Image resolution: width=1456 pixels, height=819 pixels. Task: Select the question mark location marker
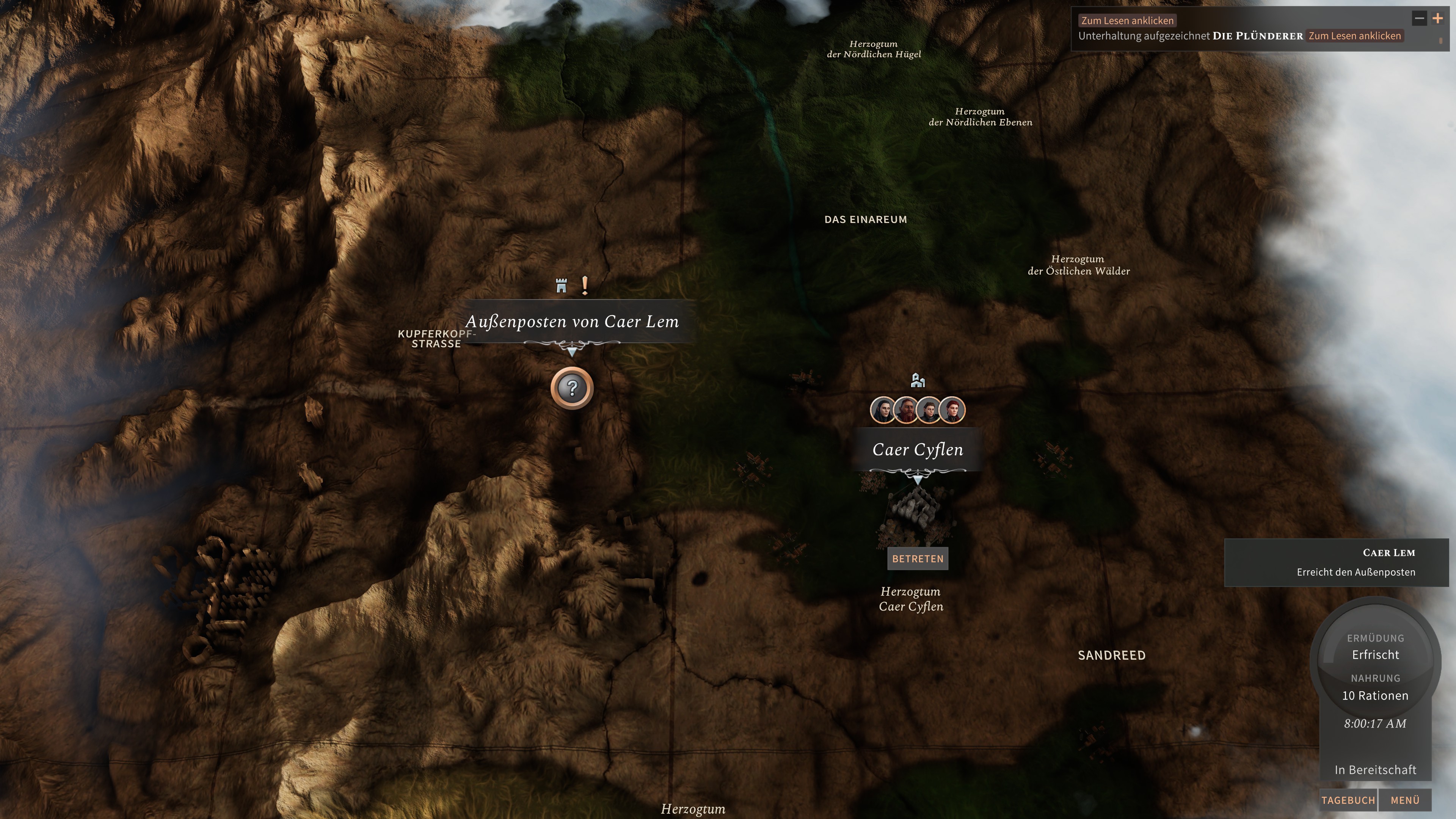click(x=573, y=388)
